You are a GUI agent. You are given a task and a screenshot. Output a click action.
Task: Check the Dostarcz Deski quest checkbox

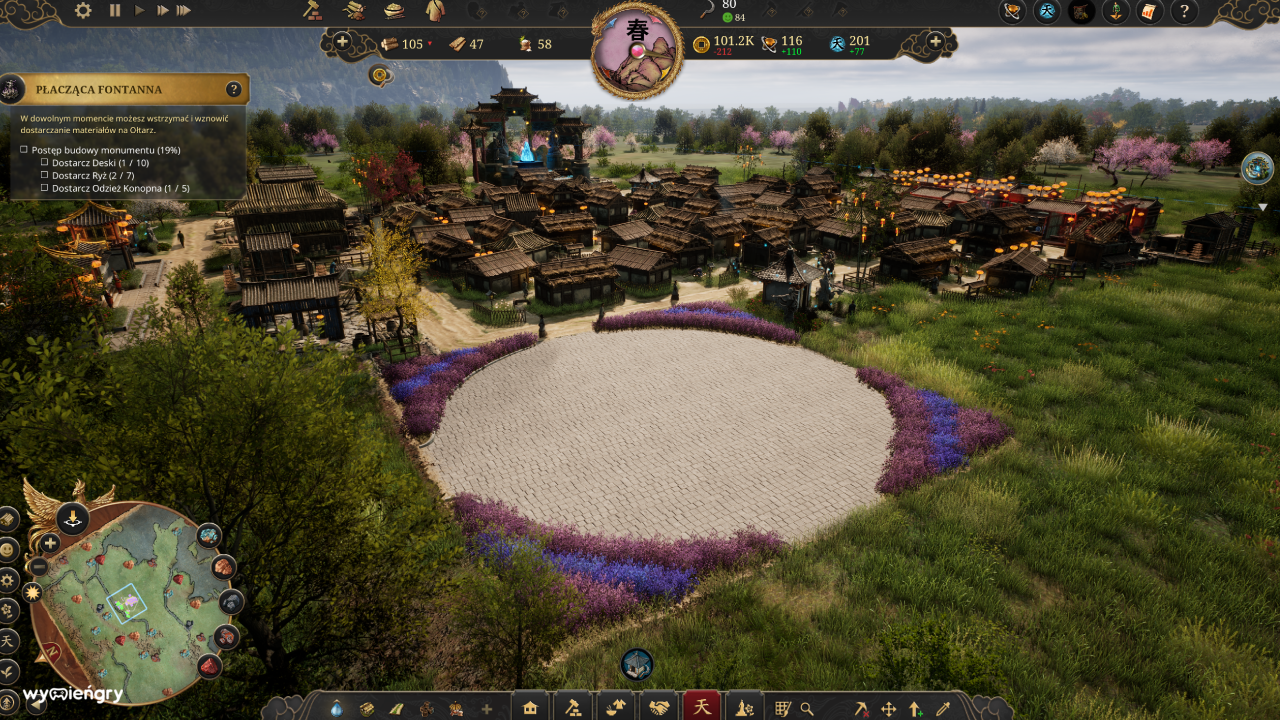pos(44,161)
